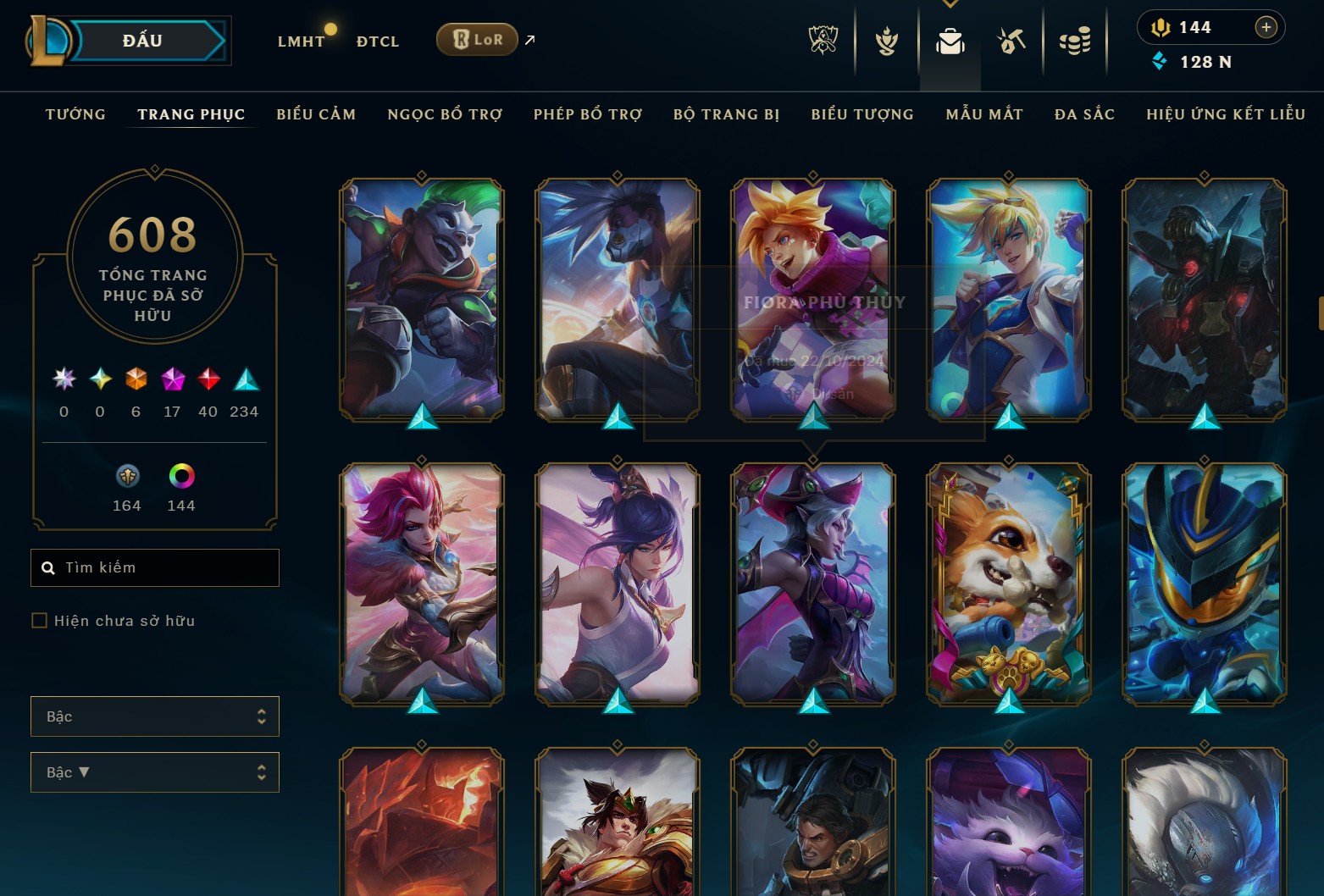
Task: Click the Collection backpack icon
Action: (950, 40)
